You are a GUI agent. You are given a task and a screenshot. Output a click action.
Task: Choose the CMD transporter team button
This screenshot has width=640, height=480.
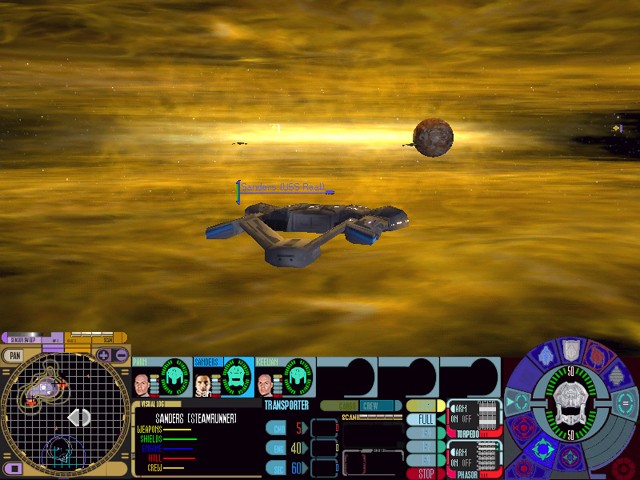tap(275, 428)
